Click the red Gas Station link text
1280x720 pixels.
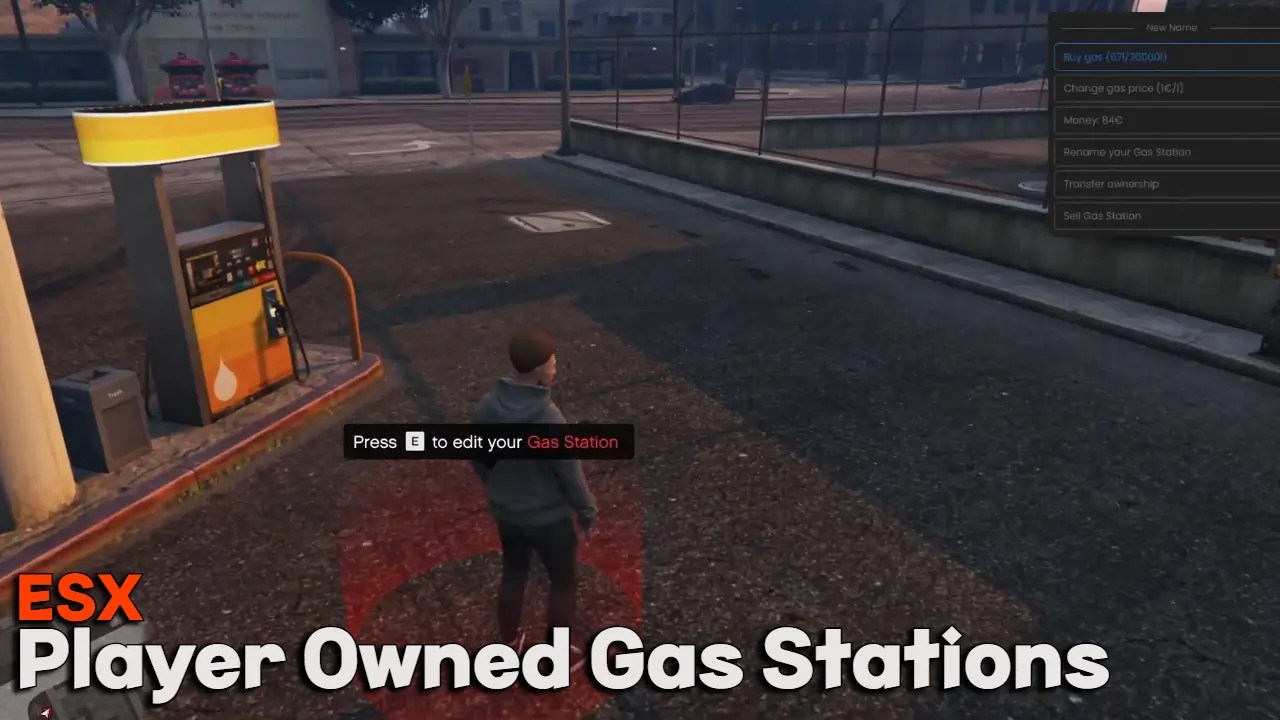572,442
